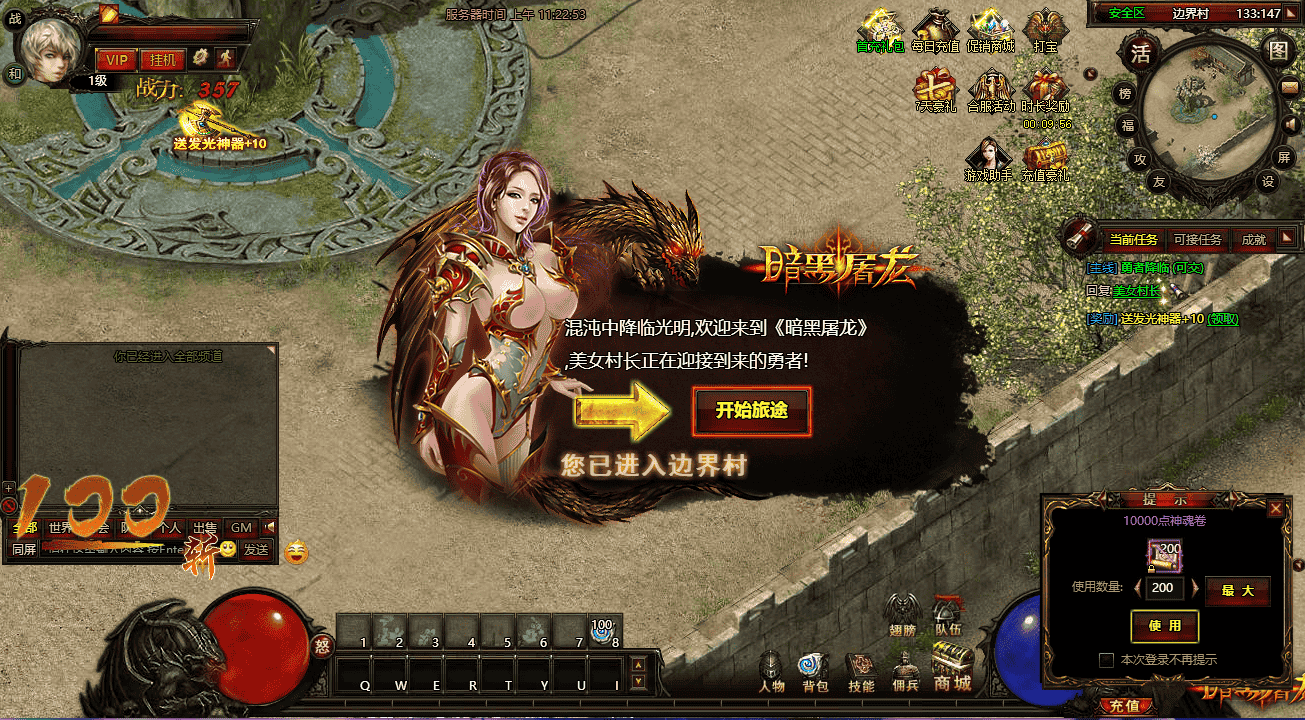Click the 开始旅途 start journey button
The width and height of the screenshot is (1305, 720).
point(750,411)
